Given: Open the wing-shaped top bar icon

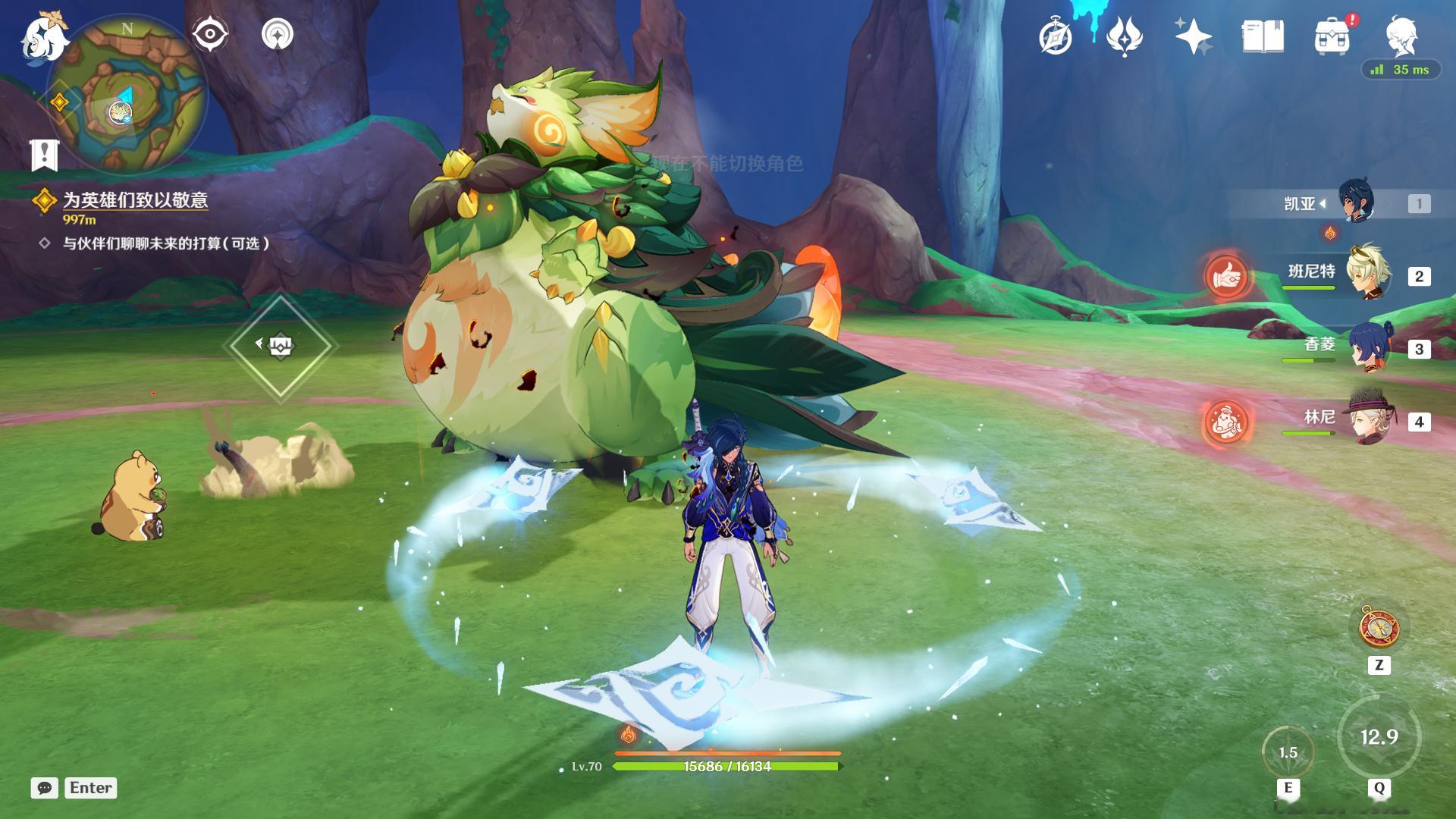Looking at the screenshot, I should (1125, 36).
